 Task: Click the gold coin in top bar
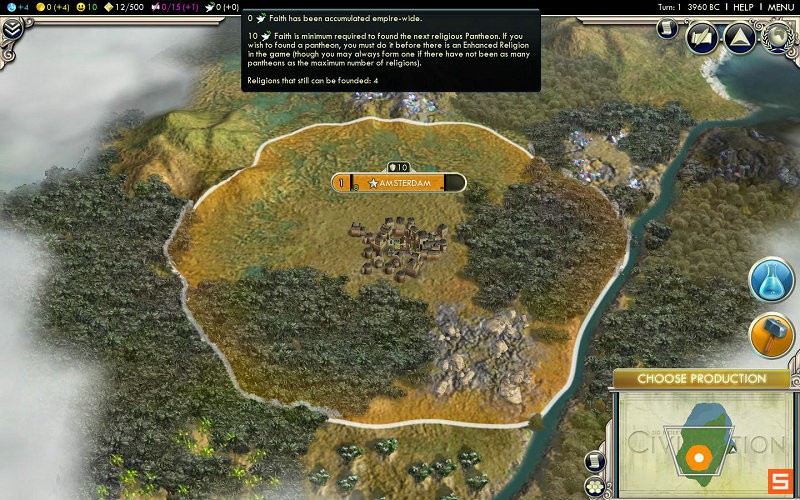(x=41, y=7)
